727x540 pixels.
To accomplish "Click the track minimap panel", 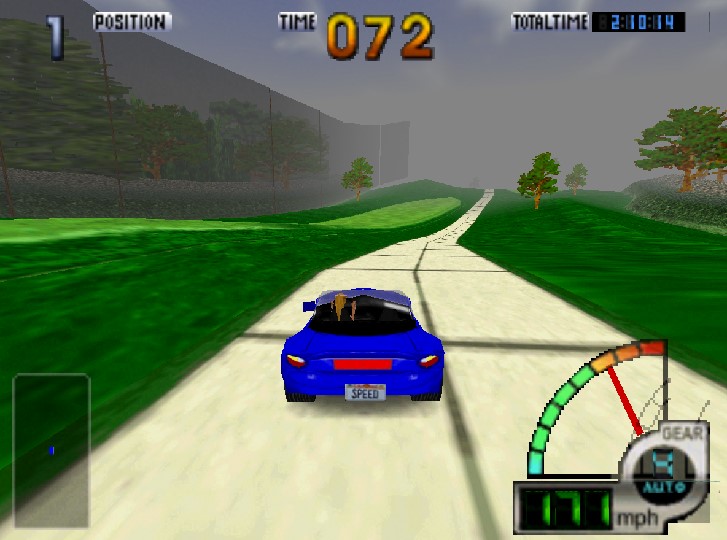I will point(51,450).
